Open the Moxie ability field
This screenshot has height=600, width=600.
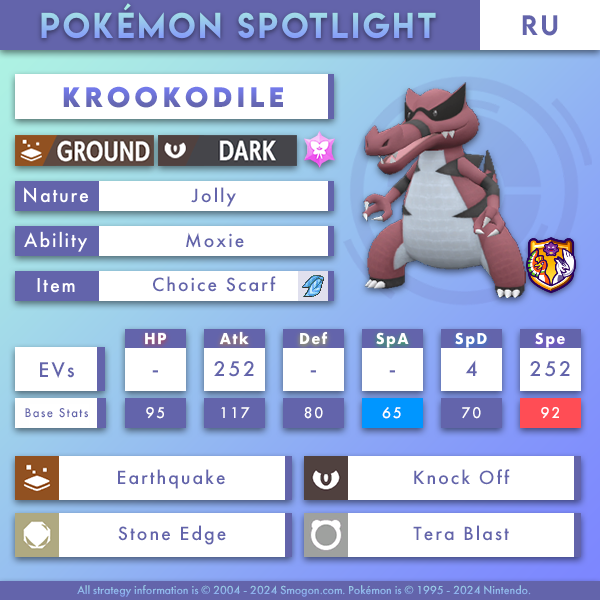click(x=213, y=241)
